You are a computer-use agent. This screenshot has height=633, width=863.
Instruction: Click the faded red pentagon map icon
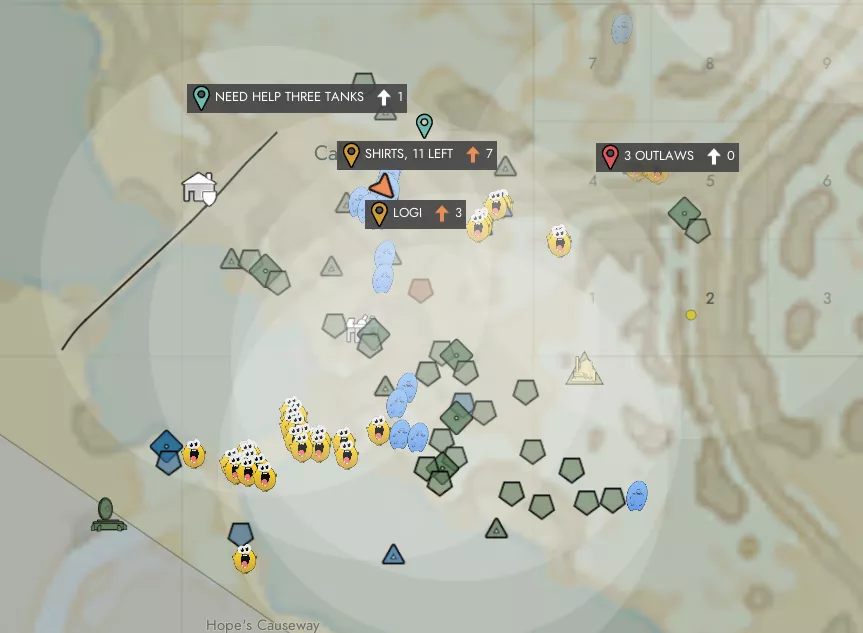click(421, 290)
